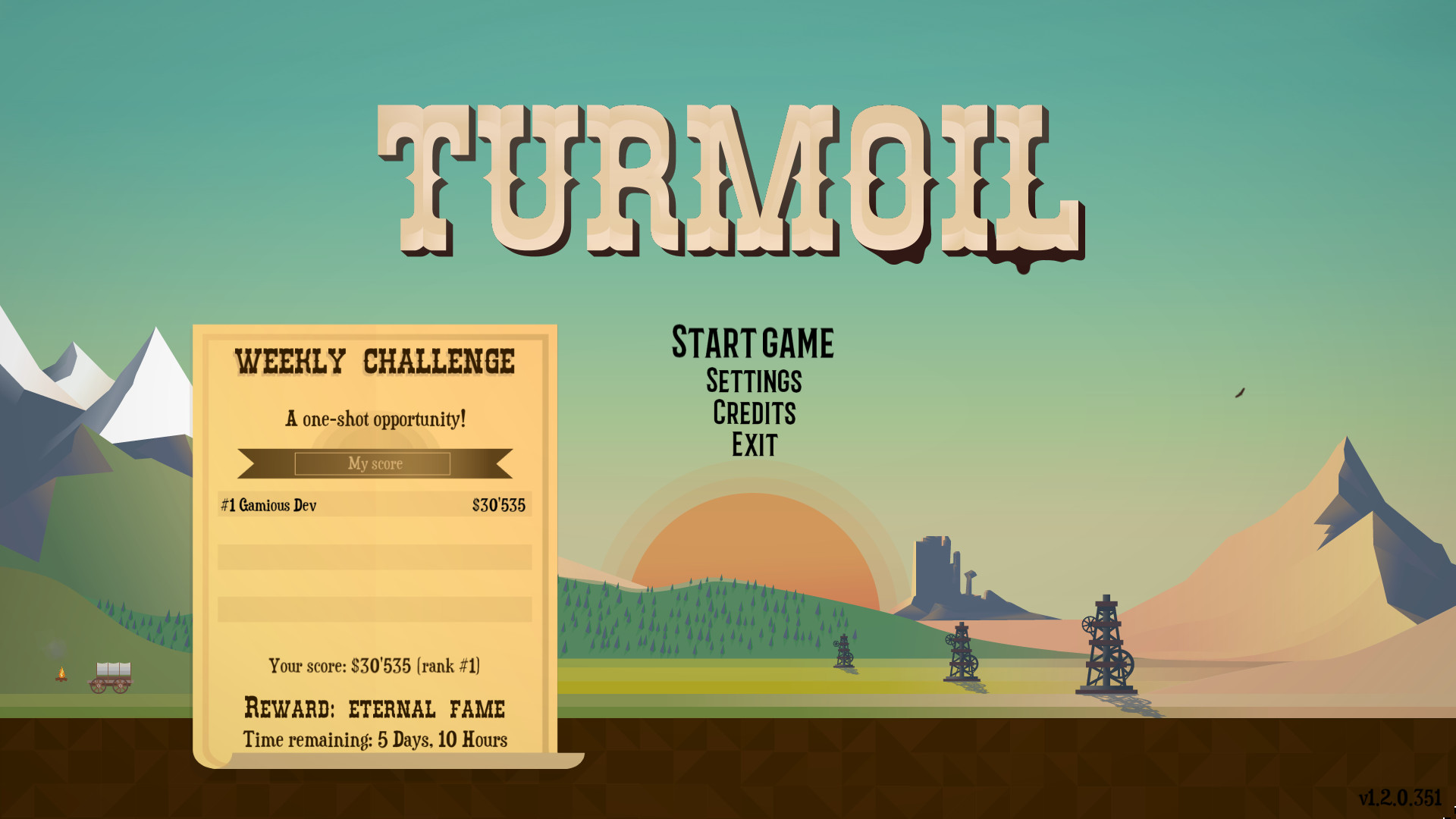Open the Settings menu entry
Viewport: 1456px width, 819px height.
[x=753, y=381]
